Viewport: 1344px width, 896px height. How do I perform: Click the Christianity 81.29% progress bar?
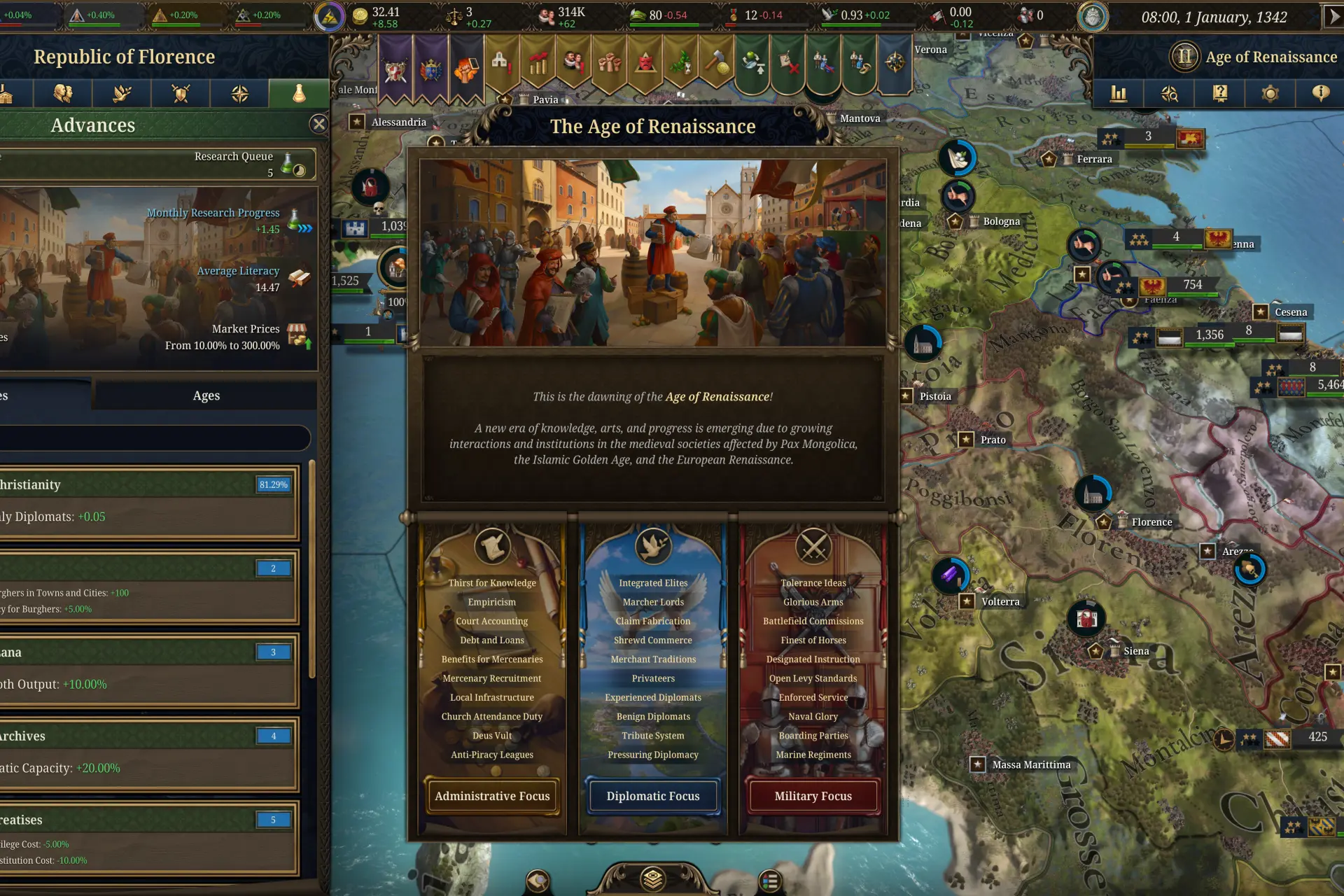(273, 484)
